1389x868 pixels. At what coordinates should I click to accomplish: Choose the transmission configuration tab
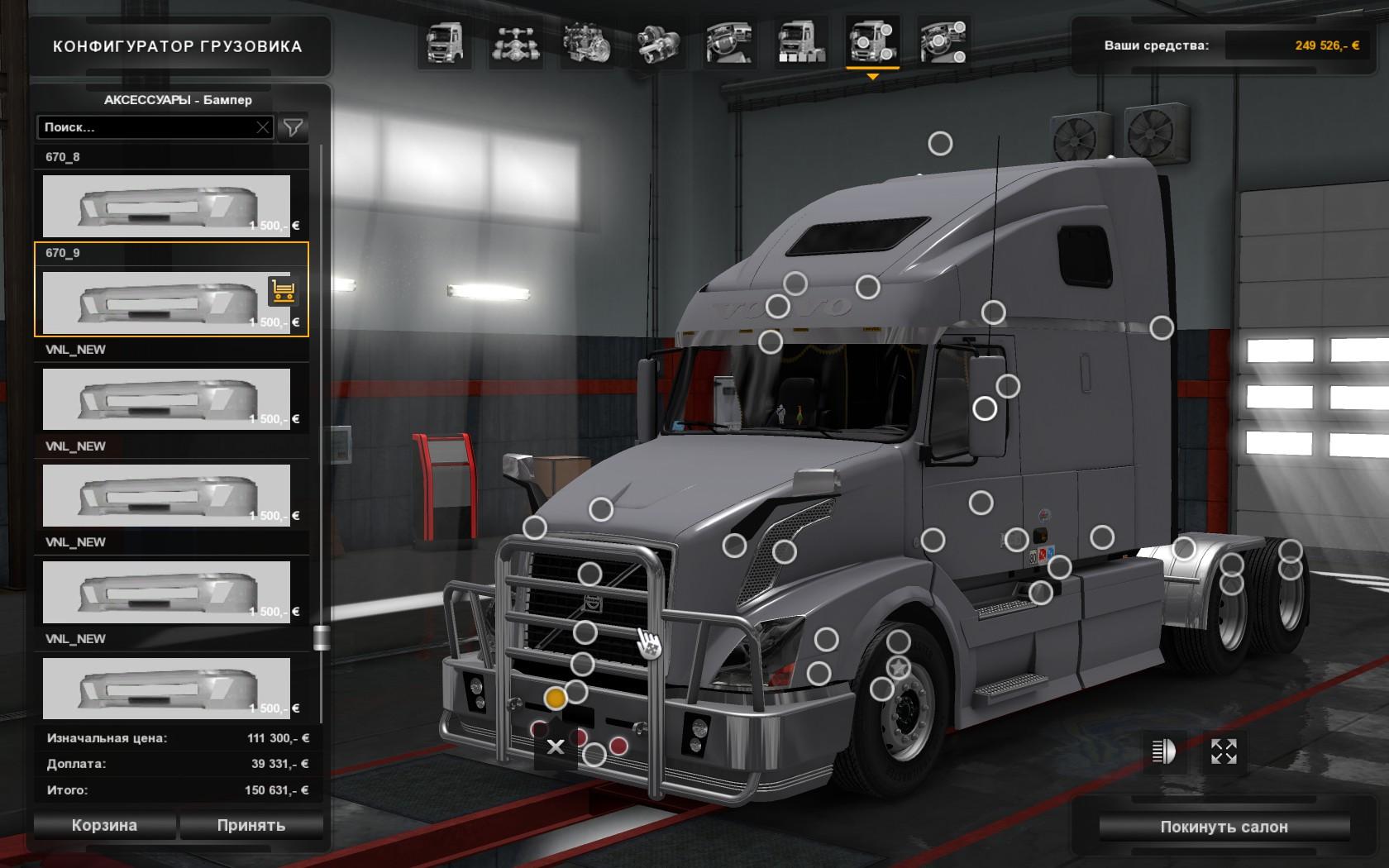[x=659, y=43]
